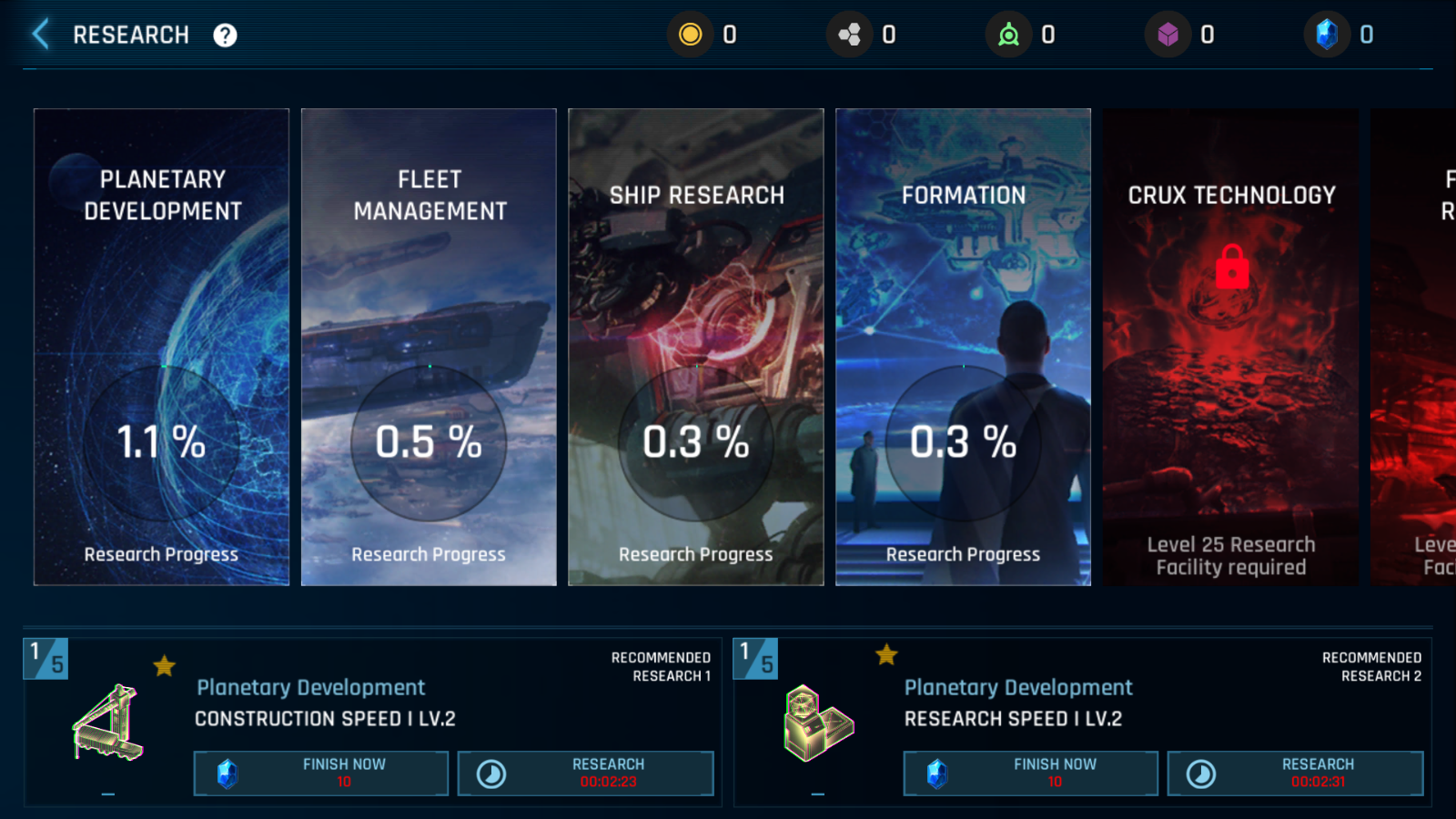Start timed research for Research Speed I

click(1295, 773)
